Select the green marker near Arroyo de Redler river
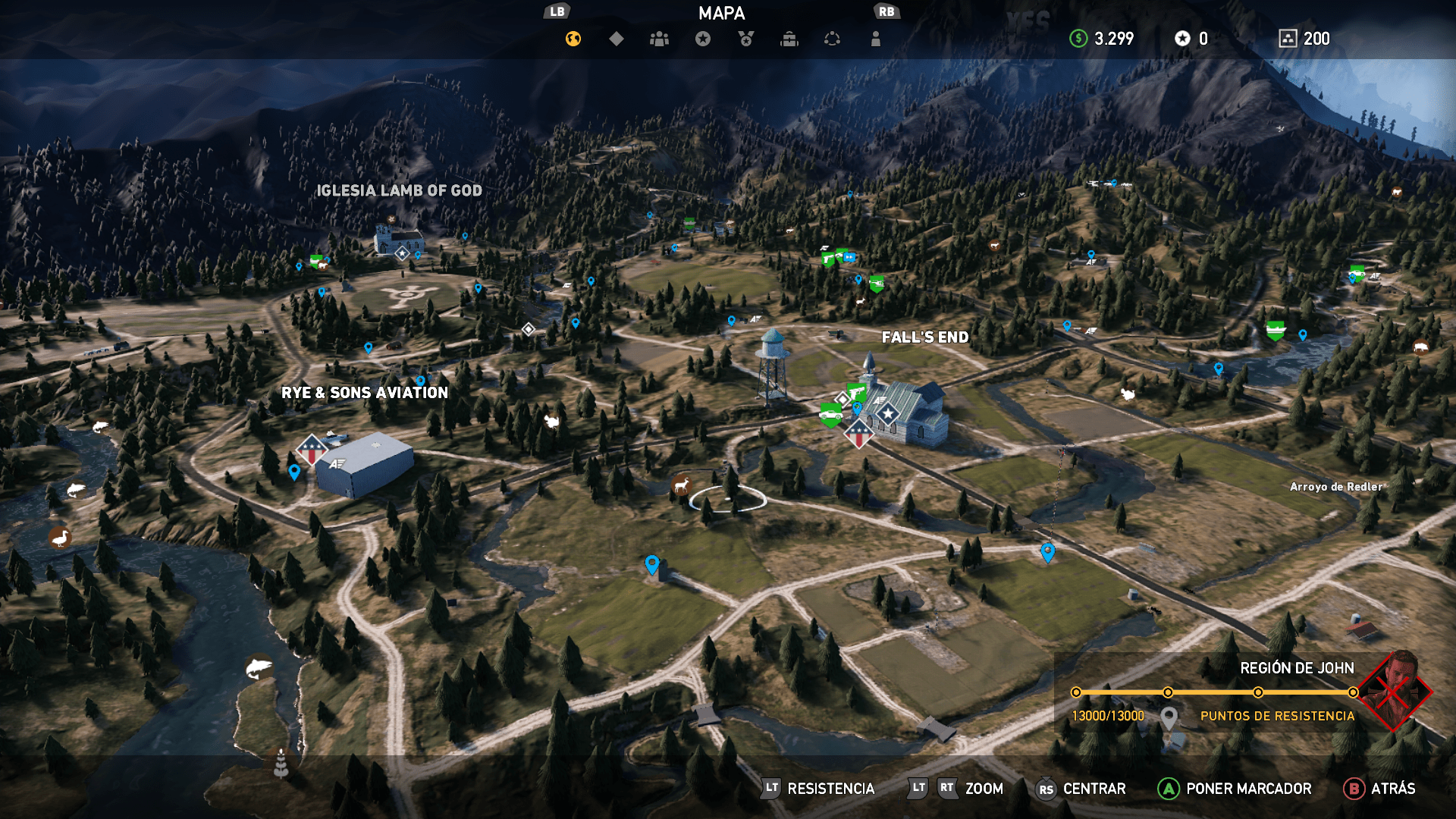This screenshot has height=819, width=1456. [1276, 330]
